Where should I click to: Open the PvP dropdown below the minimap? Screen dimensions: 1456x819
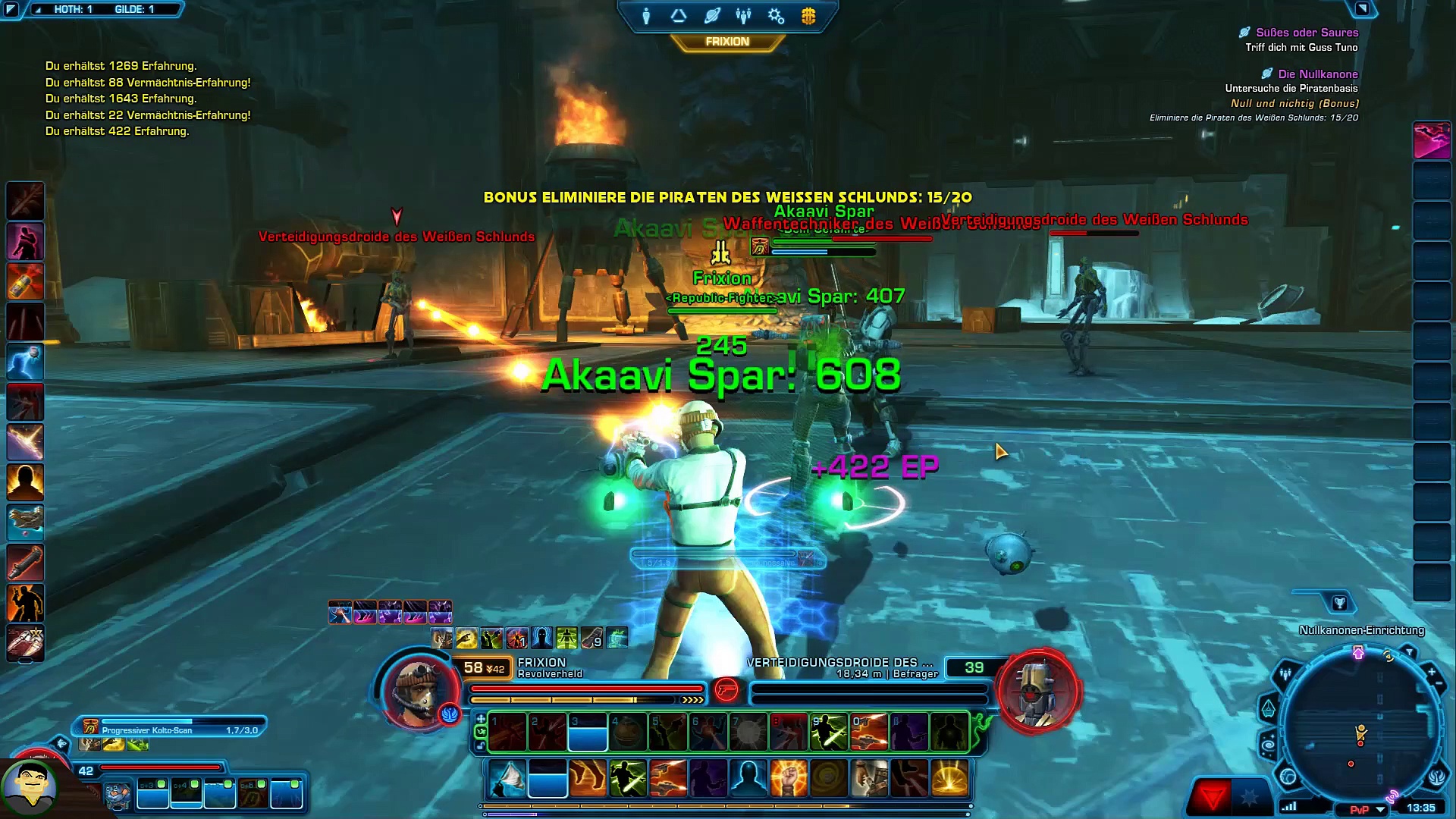click(x=1381, y=809)
